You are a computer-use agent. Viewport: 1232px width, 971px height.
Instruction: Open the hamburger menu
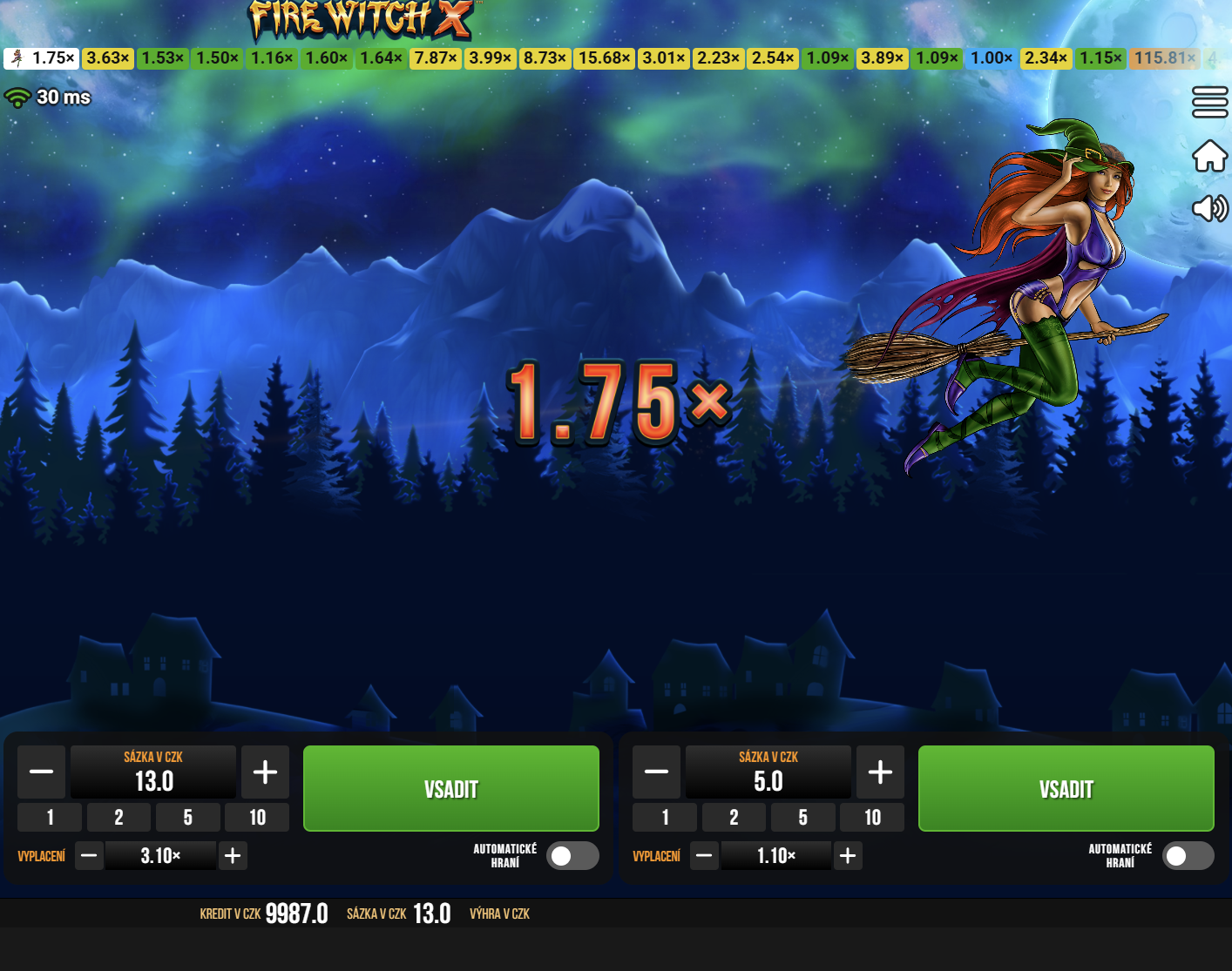click(1209, 101)
